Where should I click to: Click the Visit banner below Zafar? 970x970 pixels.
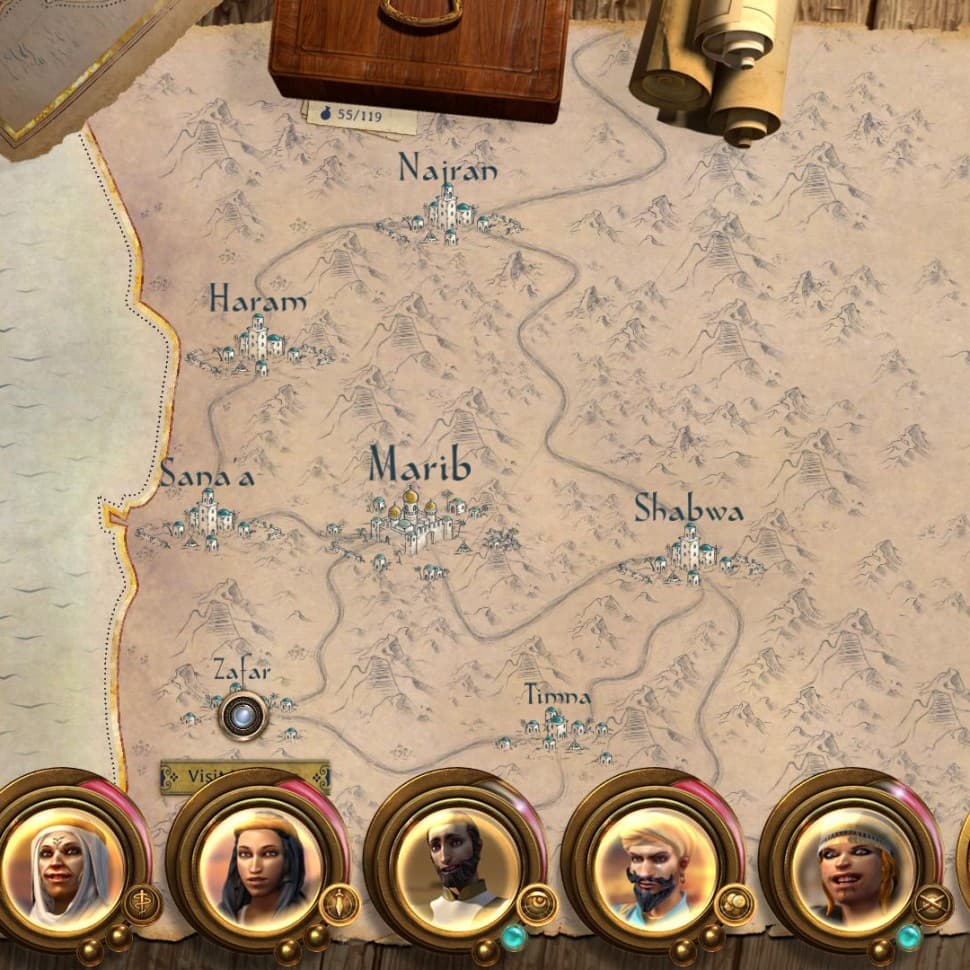coord(245,776)
